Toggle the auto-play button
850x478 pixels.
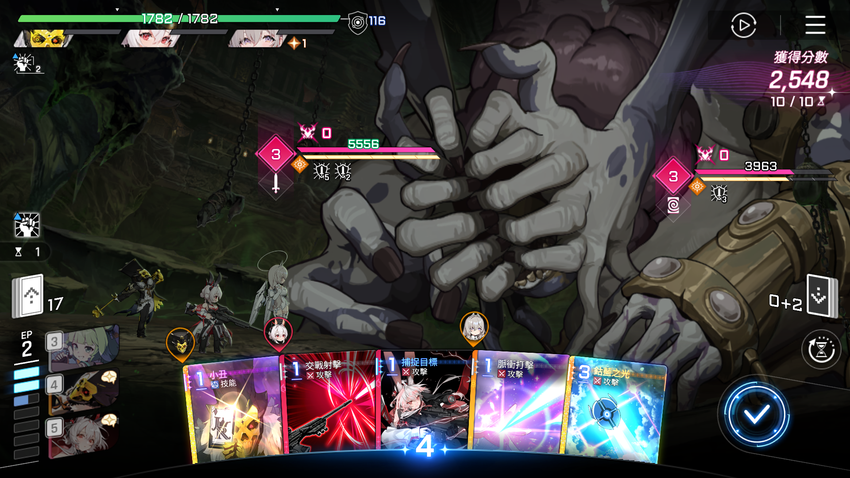point(743,25)
